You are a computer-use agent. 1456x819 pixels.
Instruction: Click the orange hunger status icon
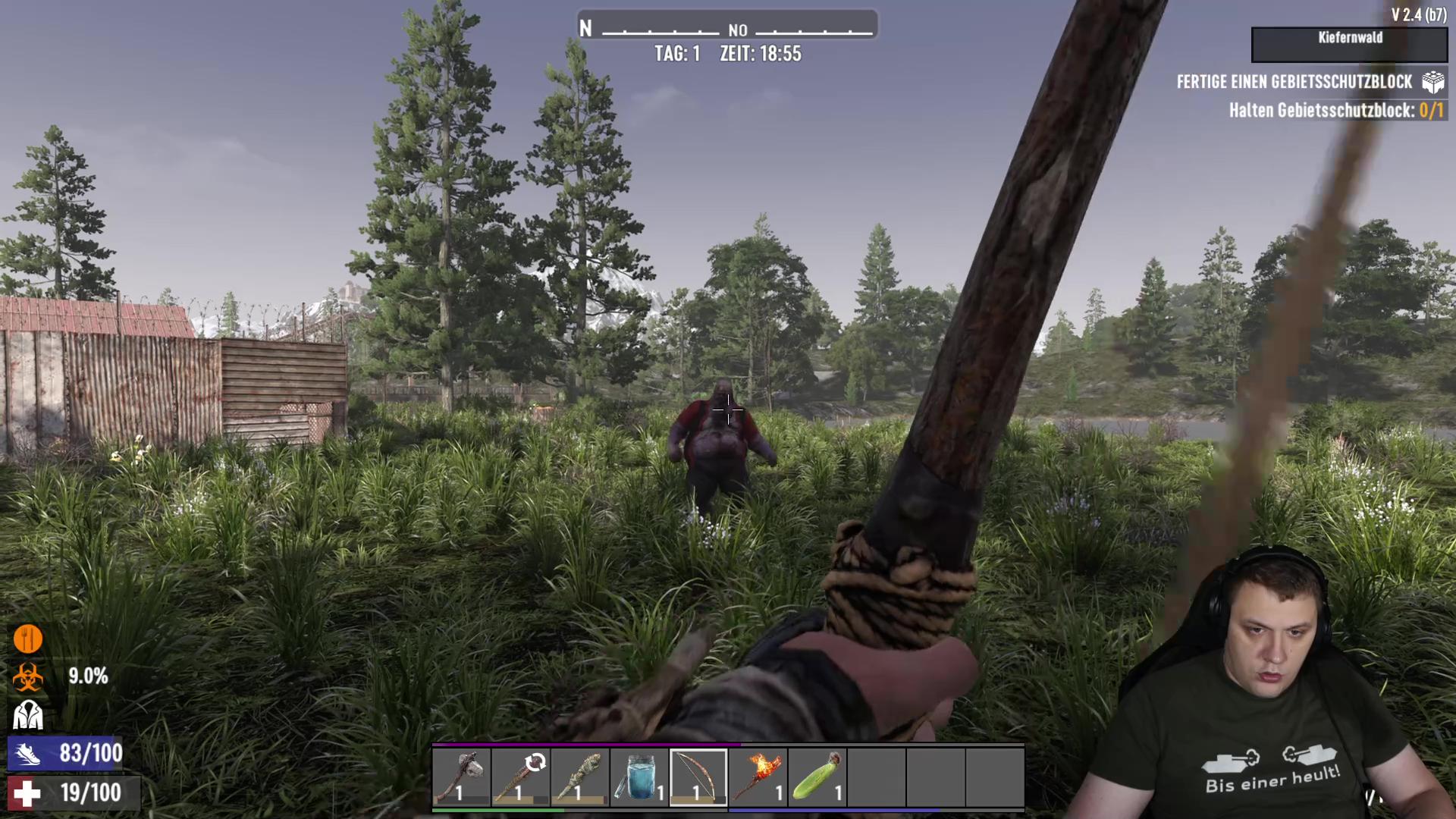pos(28,639)
